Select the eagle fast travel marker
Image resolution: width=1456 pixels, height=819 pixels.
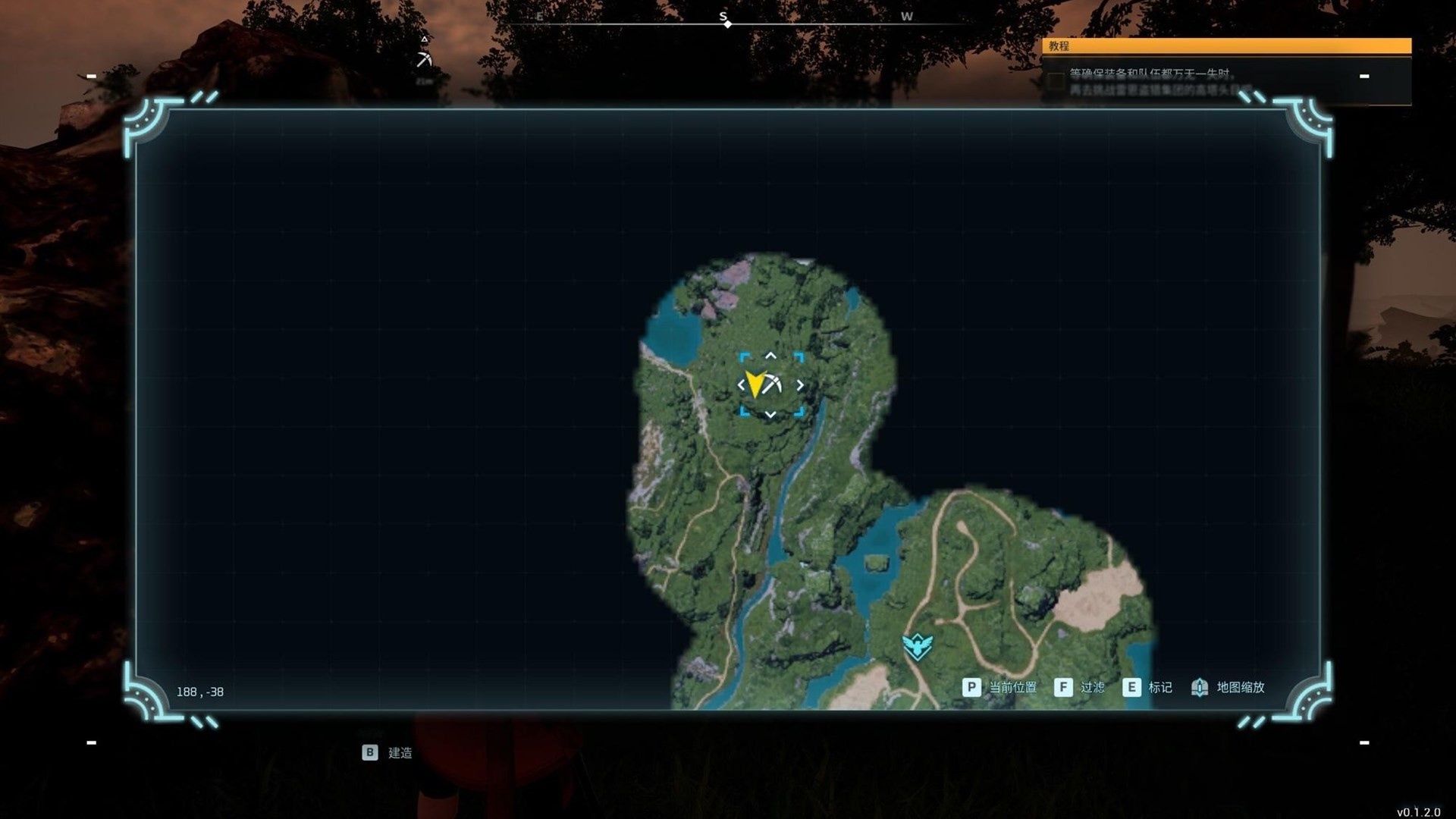pos(917,646)
